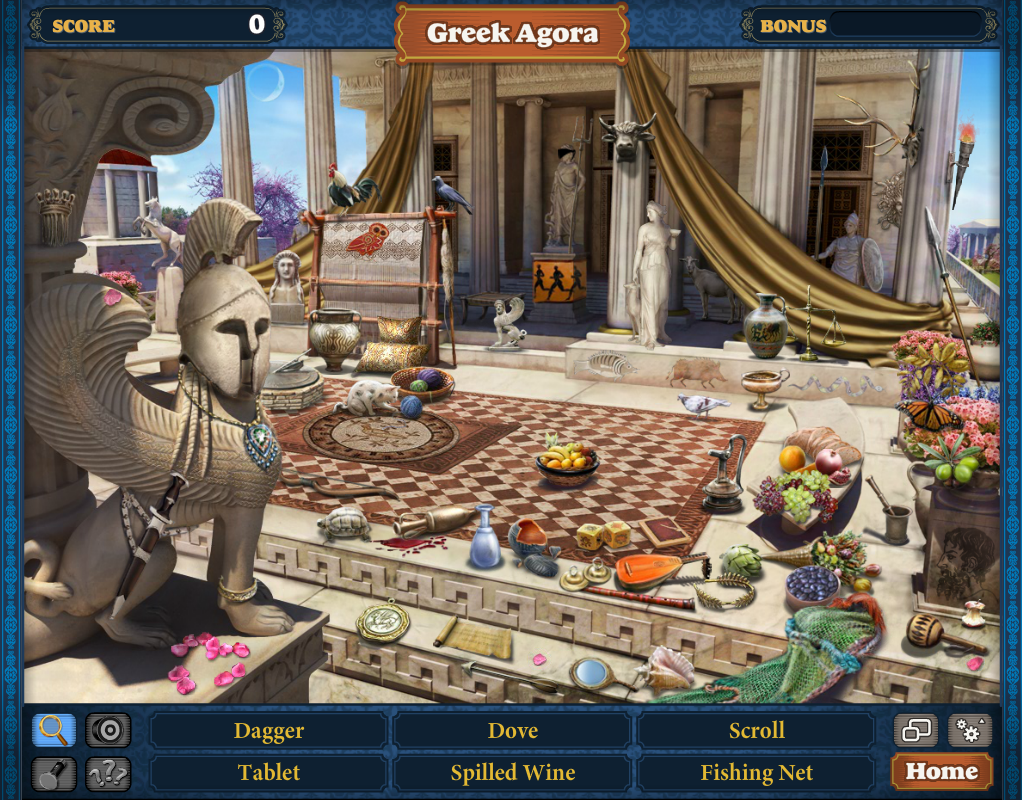1022x800 pixels.
Task: Select Dagger in the item list
Action: click(x=268, y=730)
